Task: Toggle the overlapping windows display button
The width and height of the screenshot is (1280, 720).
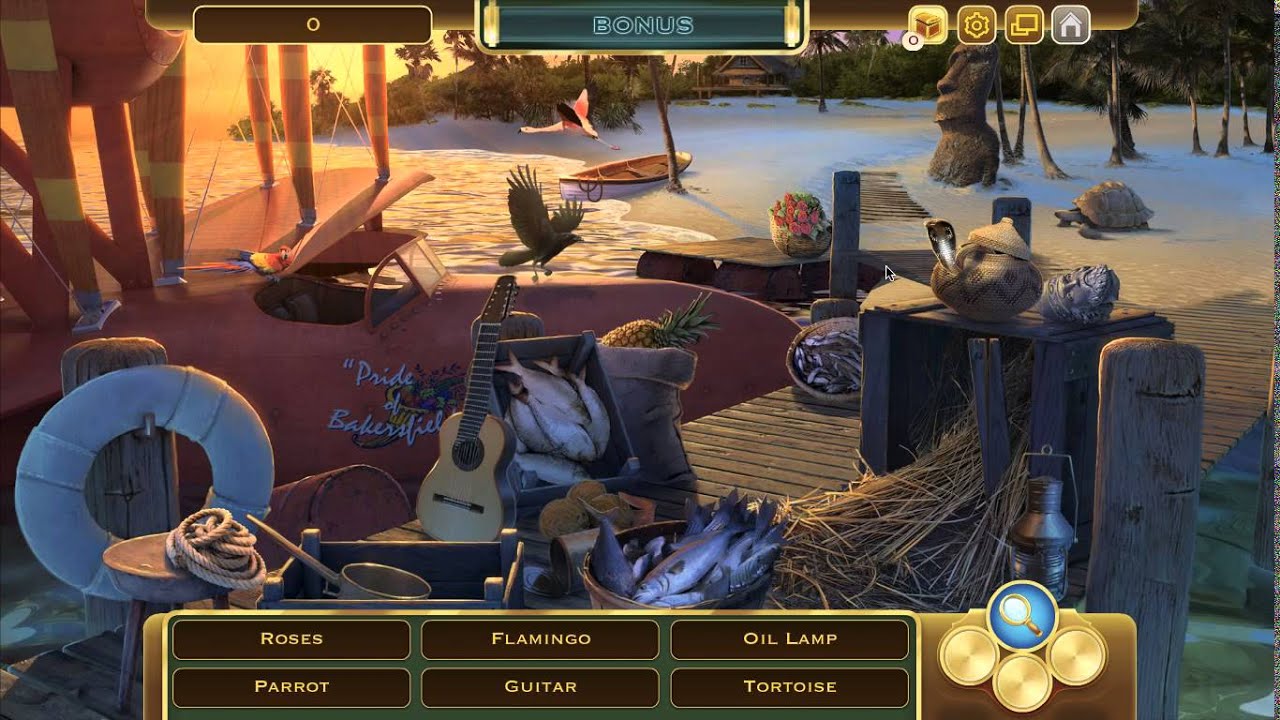Action: coord(1023,25)
